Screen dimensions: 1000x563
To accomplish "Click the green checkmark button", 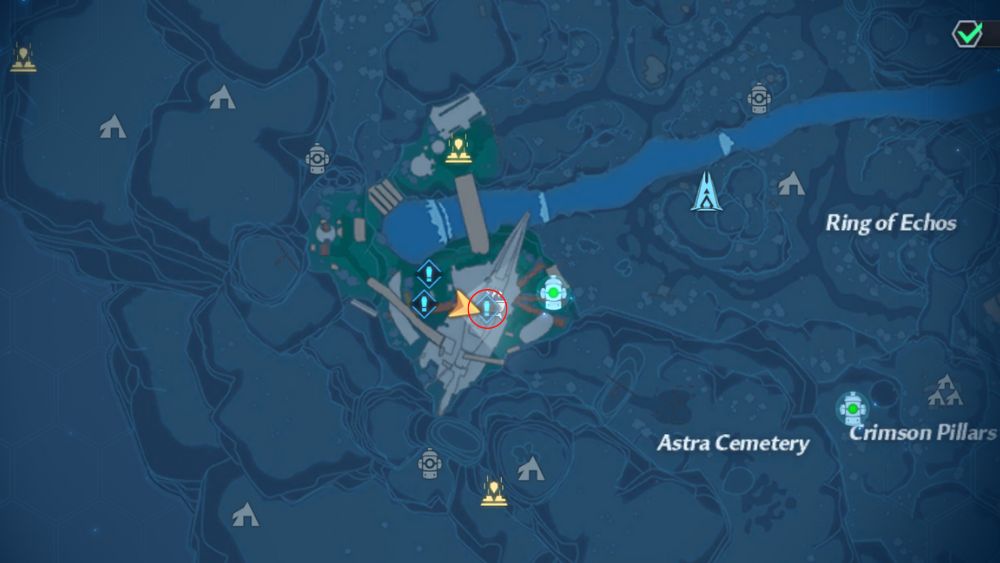I will pos(968,33).
